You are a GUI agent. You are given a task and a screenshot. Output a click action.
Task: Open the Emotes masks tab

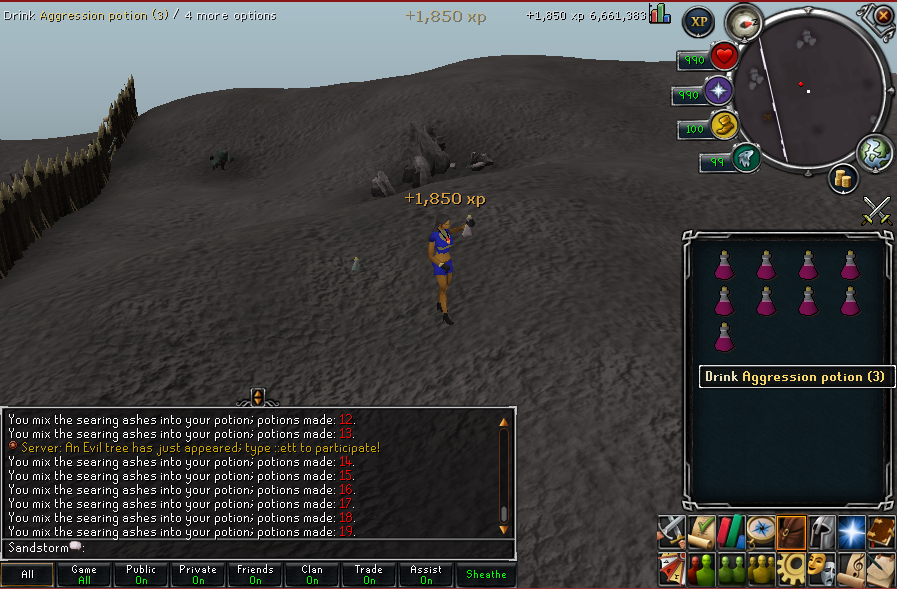click(x=821, y=569)
